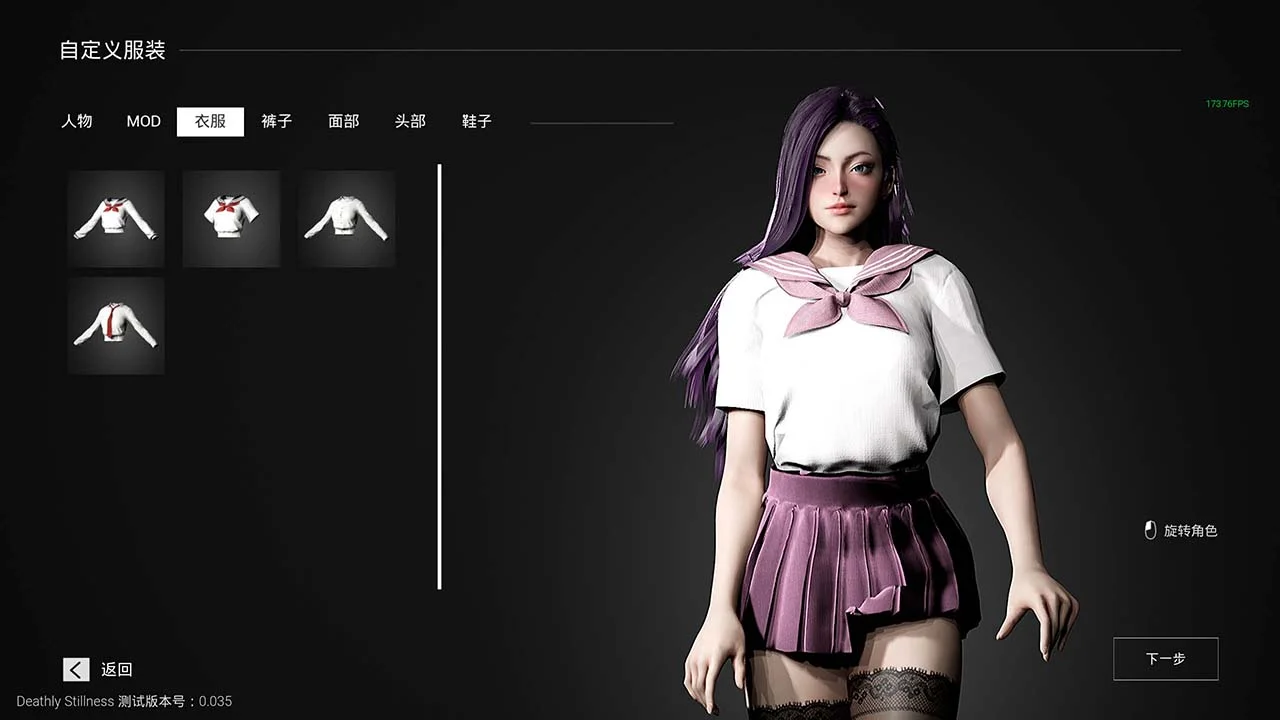Open the MOD tab
Viewport: 1280px width, 720px height.
tap(143, 121)
